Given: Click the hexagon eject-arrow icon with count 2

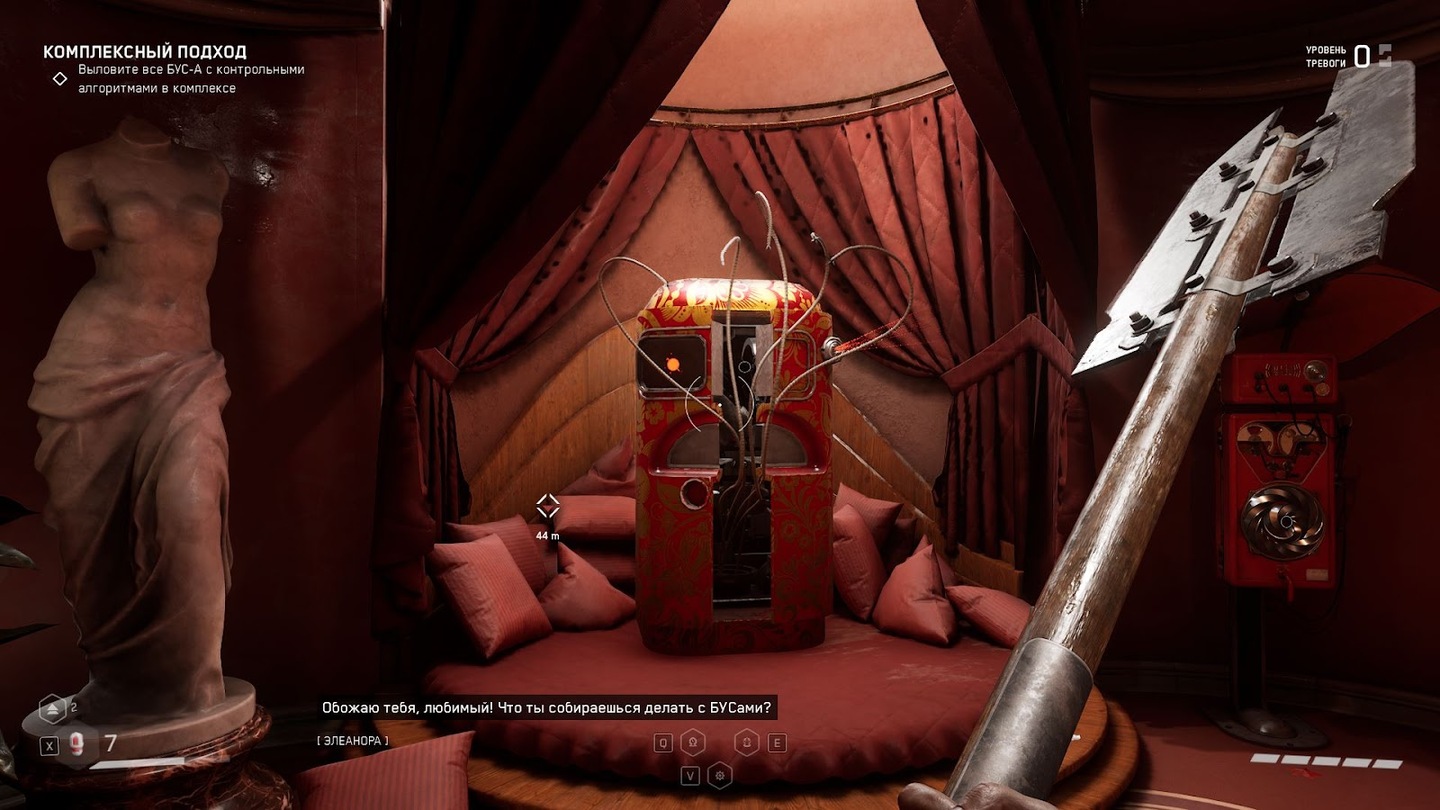Looking at the screenshot, I should 53,710.
